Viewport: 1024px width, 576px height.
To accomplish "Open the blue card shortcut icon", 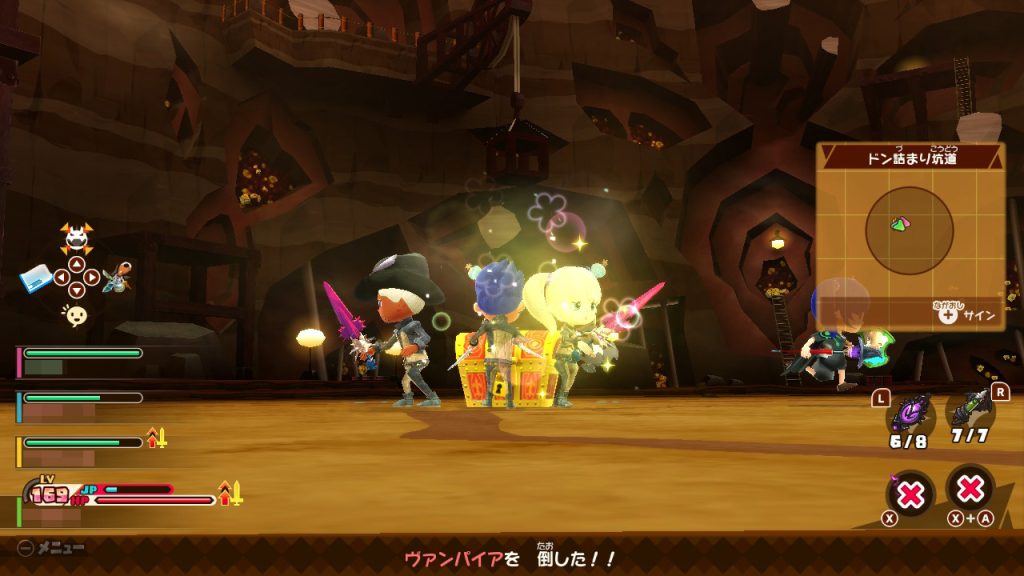I will click(x=36, y=280).
